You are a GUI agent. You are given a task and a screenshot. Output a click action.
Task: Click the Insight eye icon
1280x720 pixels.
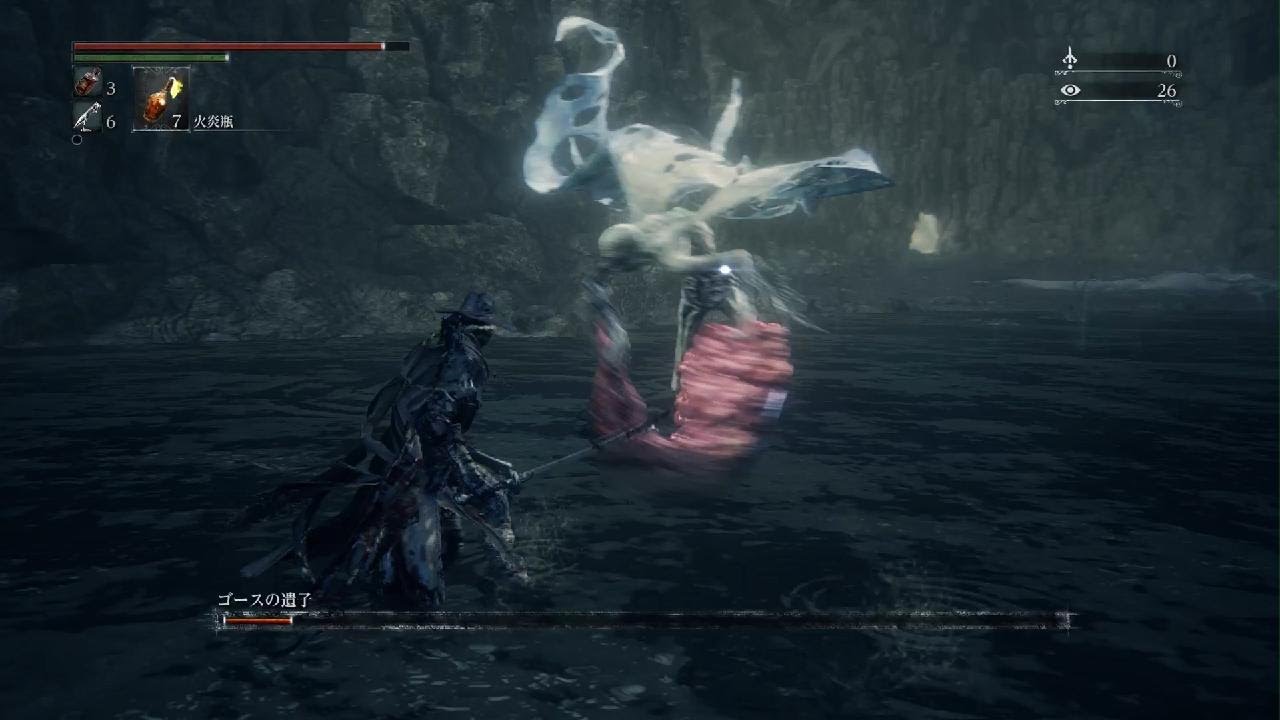1070,91
